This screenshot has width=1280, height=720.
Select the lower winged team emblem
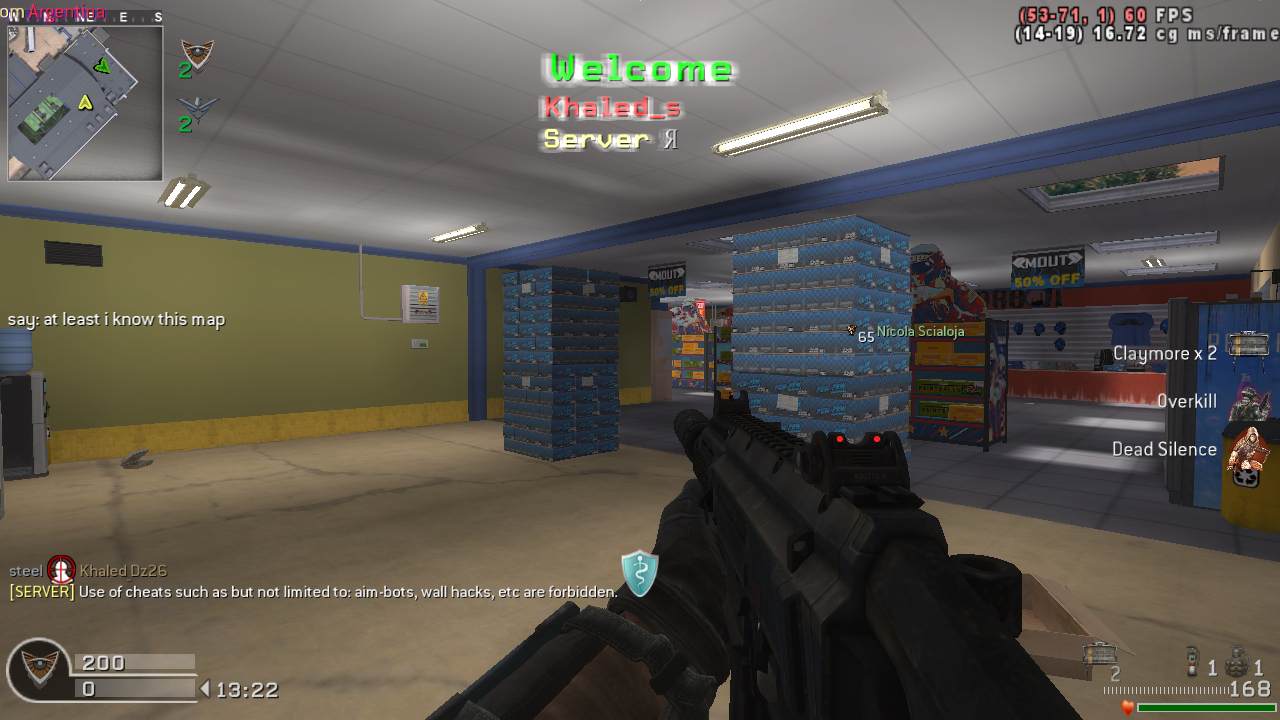(197, 108)
